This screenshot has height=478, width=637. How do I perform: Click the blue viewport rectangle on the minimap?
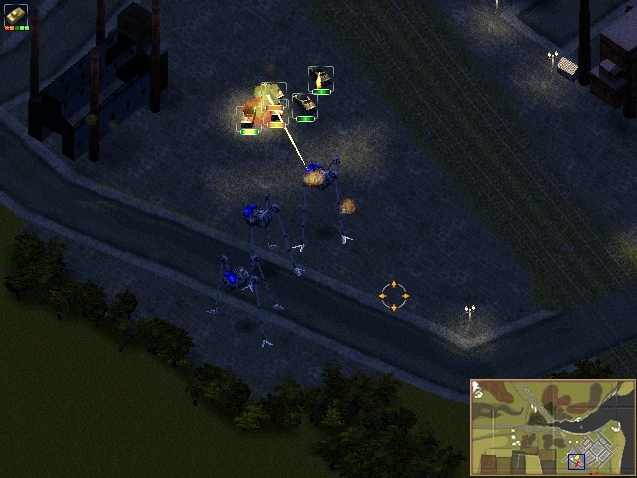[x=577, y=461]
